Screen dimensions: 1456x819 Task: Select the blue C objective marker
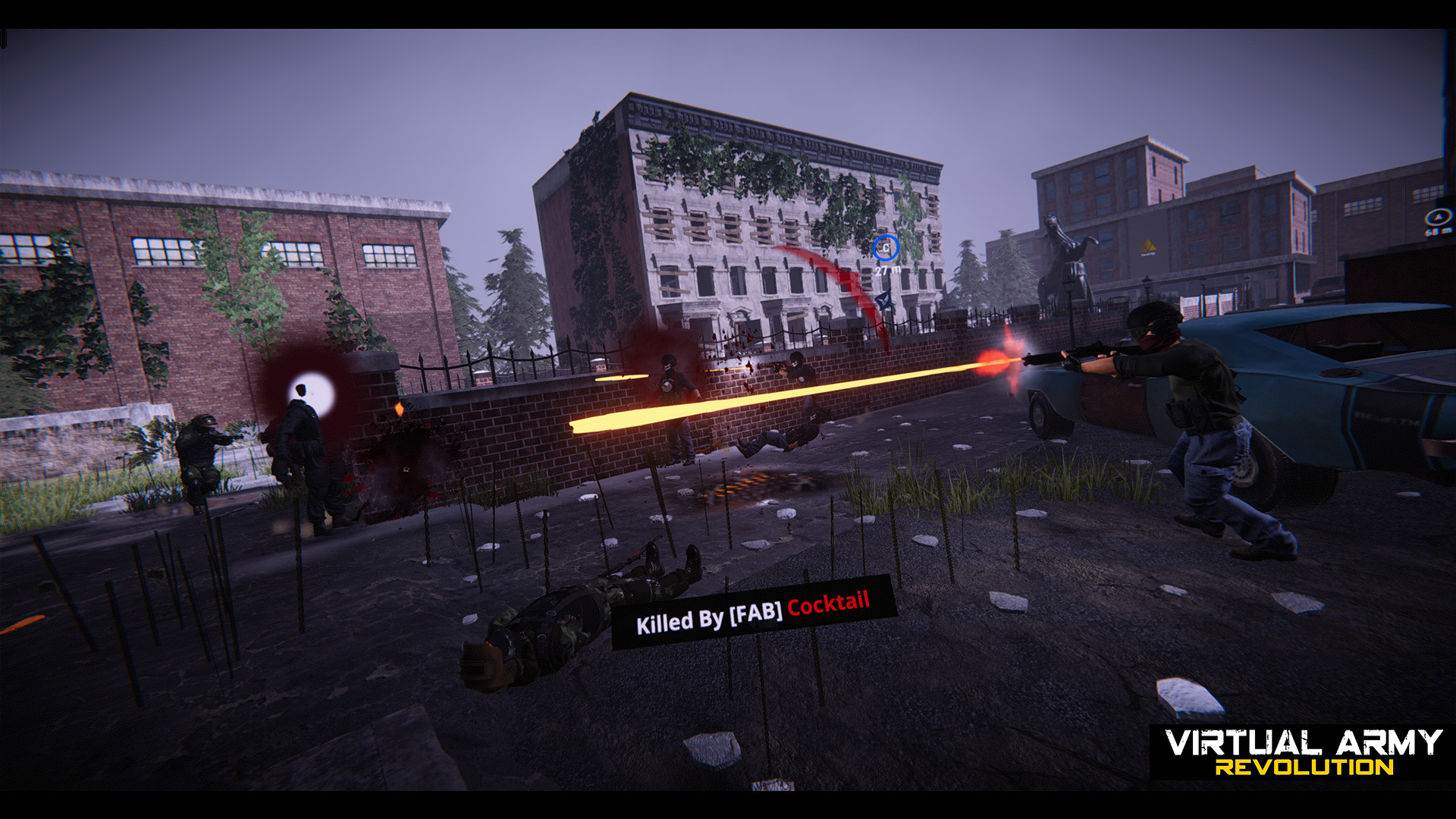(886, 247)
